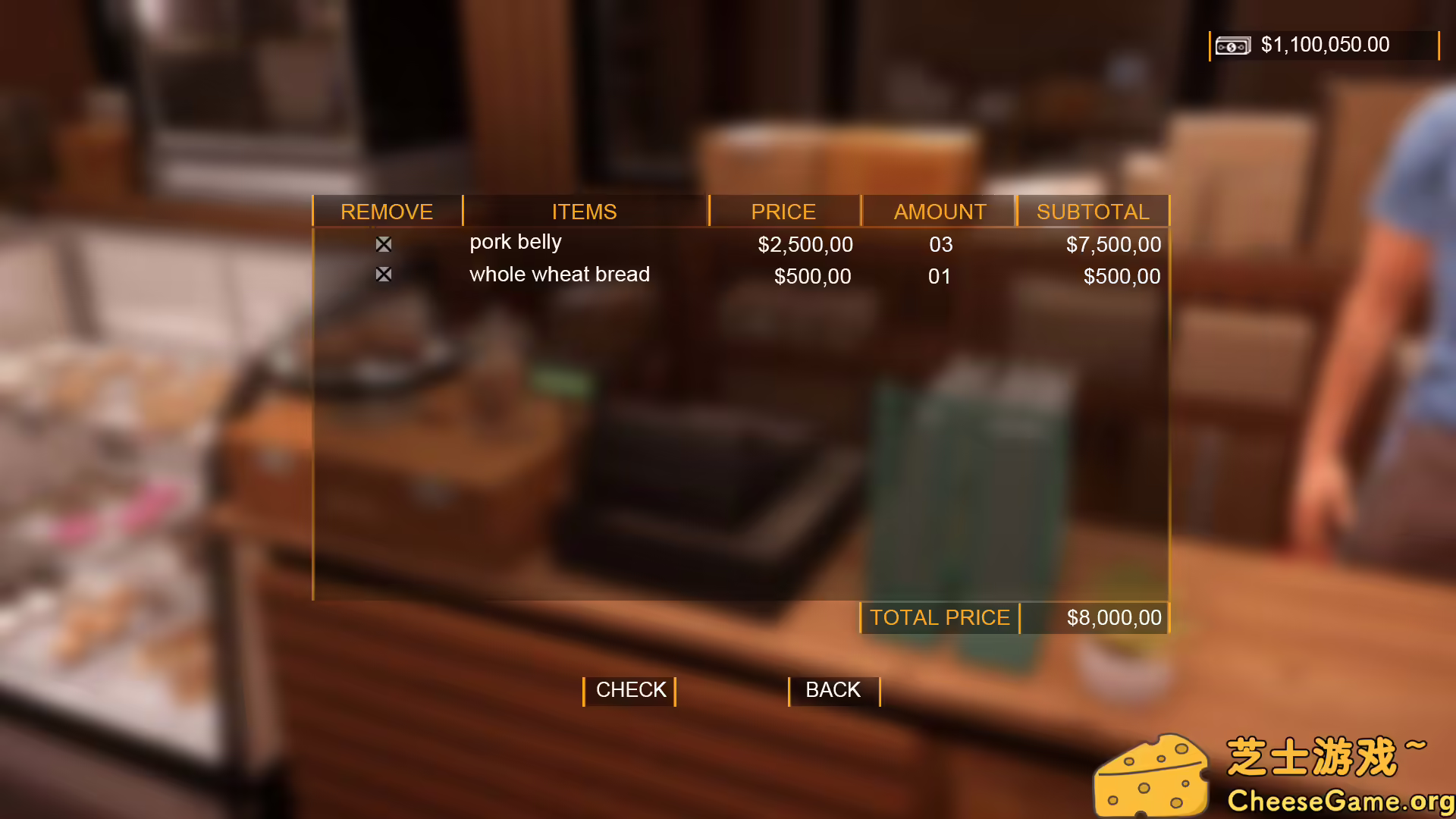Click the TOTAL PRICE label
Screen dimensions: 1456x819
click(x=940, y=617)
